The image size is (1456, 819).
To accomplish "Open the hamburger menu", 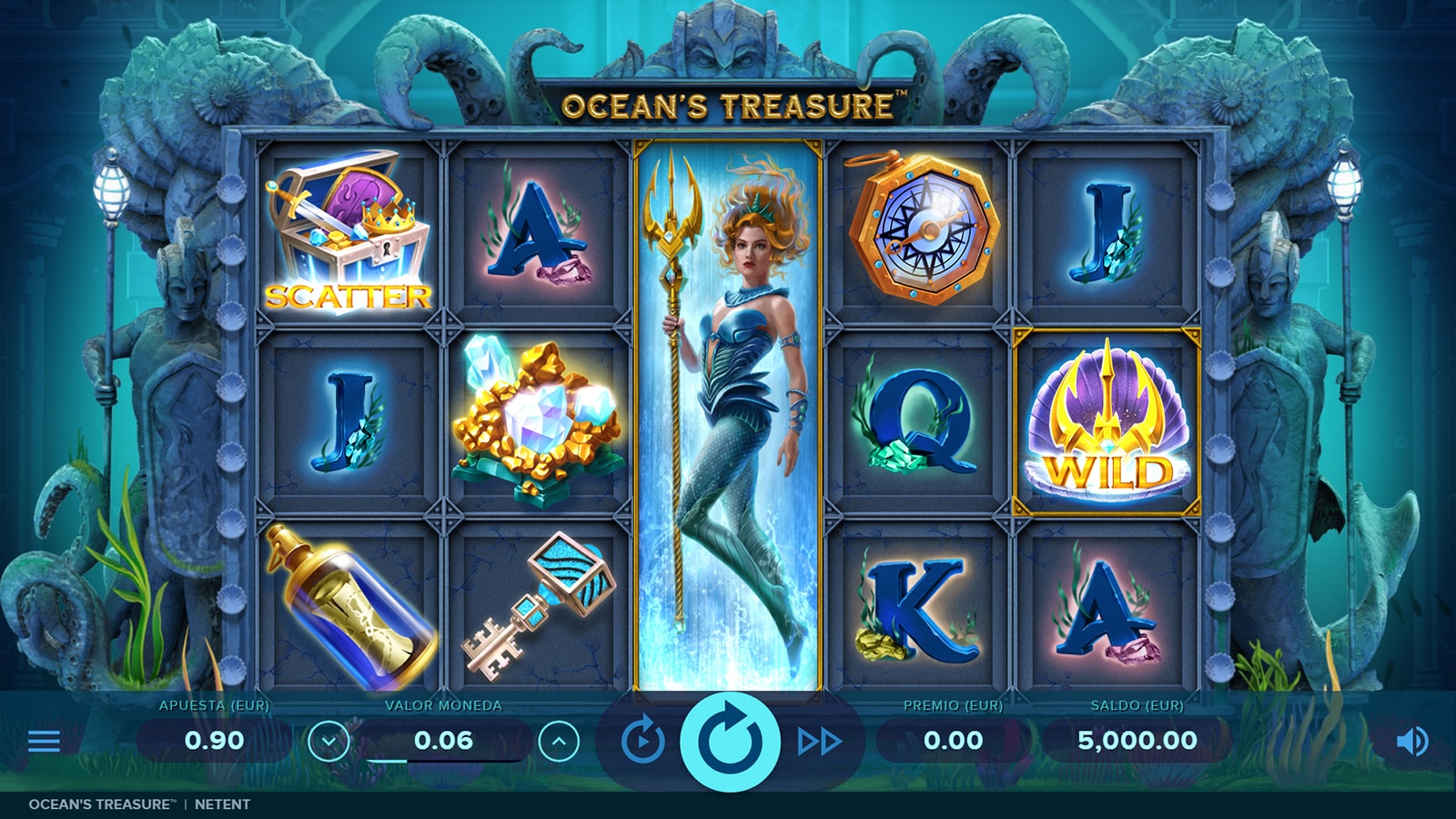I will 44,741.
